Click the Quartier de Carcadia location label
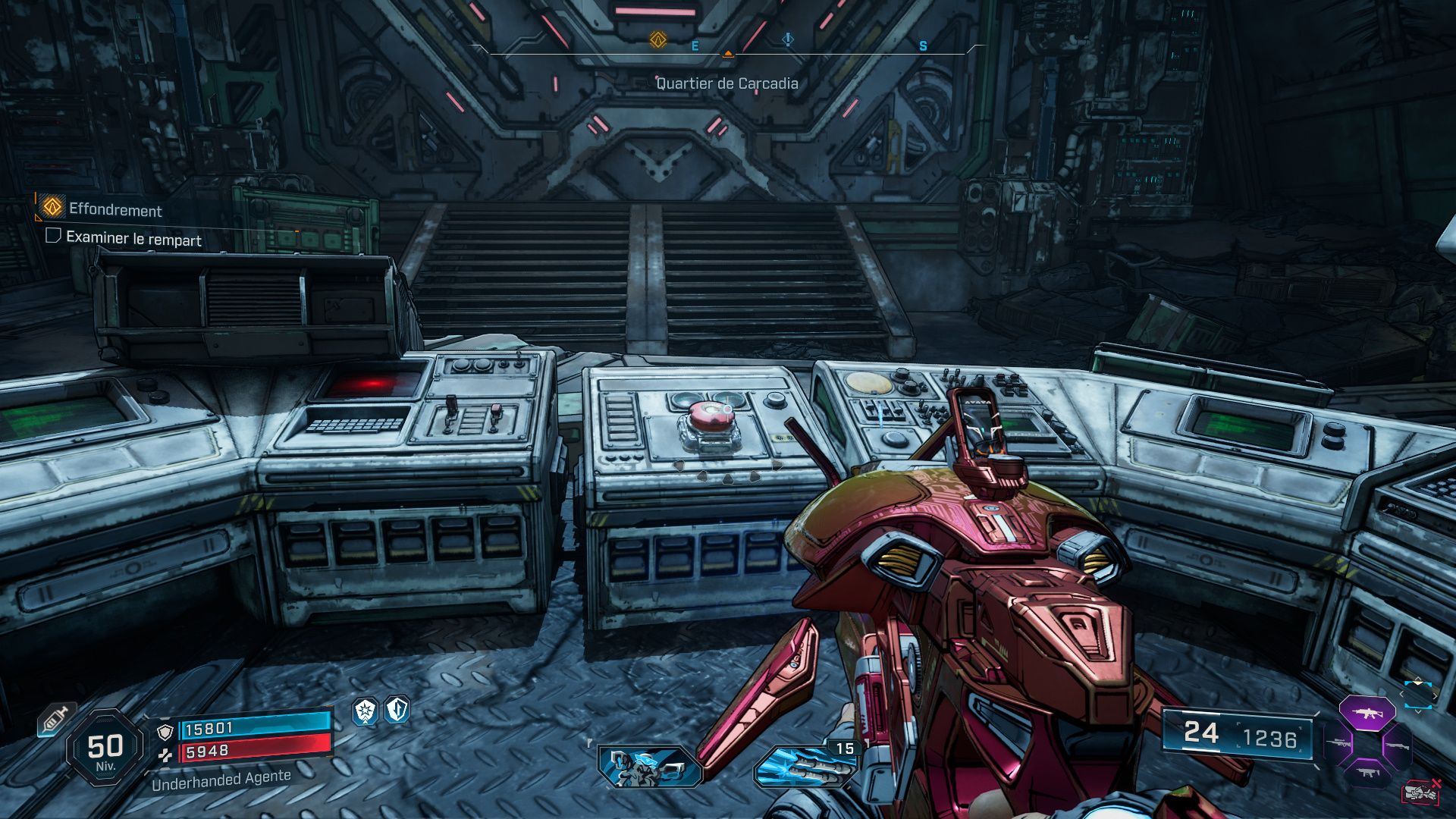 727,84
